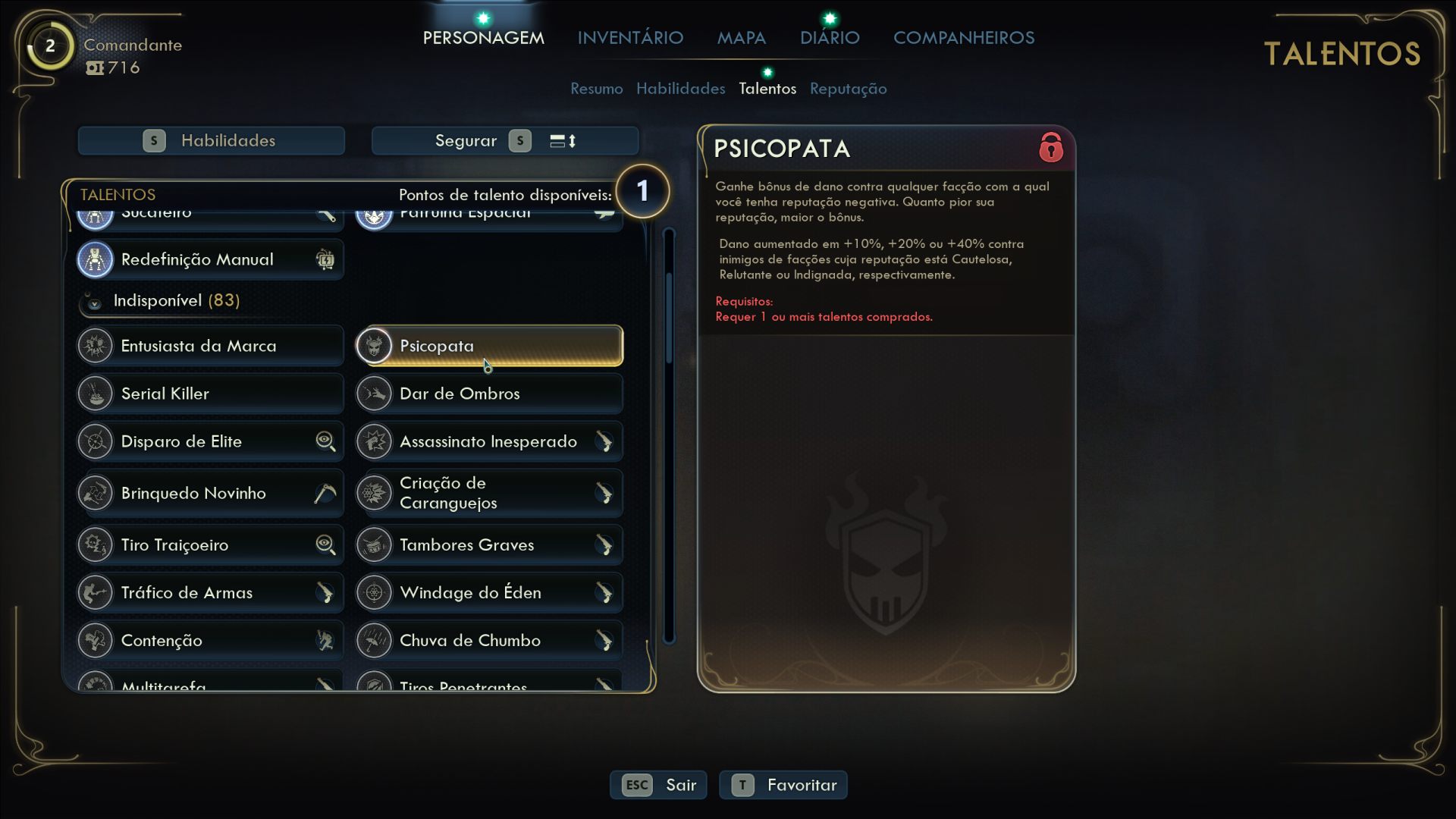Choose the Brinquedo Novinho talent
This screenshot has width=1456, height=819.
coord(210,493)
